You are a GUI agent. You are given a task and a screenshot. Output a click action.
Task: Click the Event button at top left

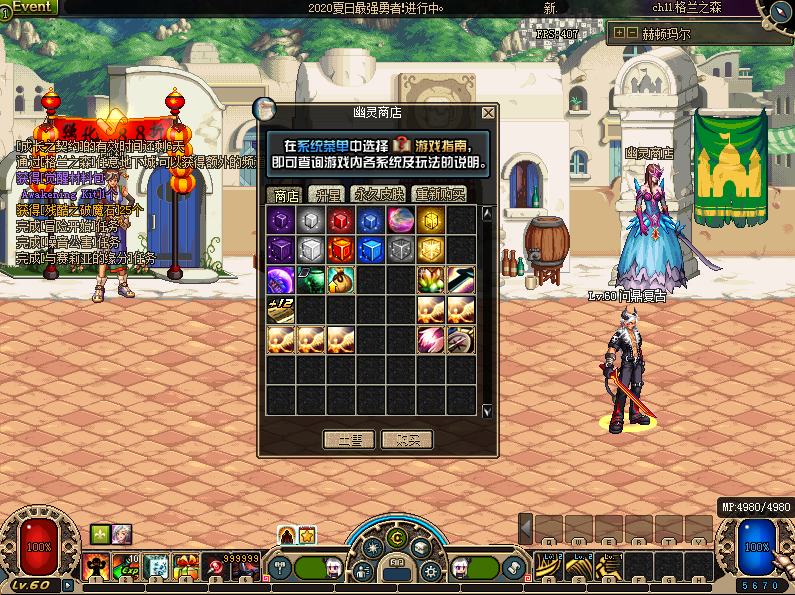tap(32, 7)
